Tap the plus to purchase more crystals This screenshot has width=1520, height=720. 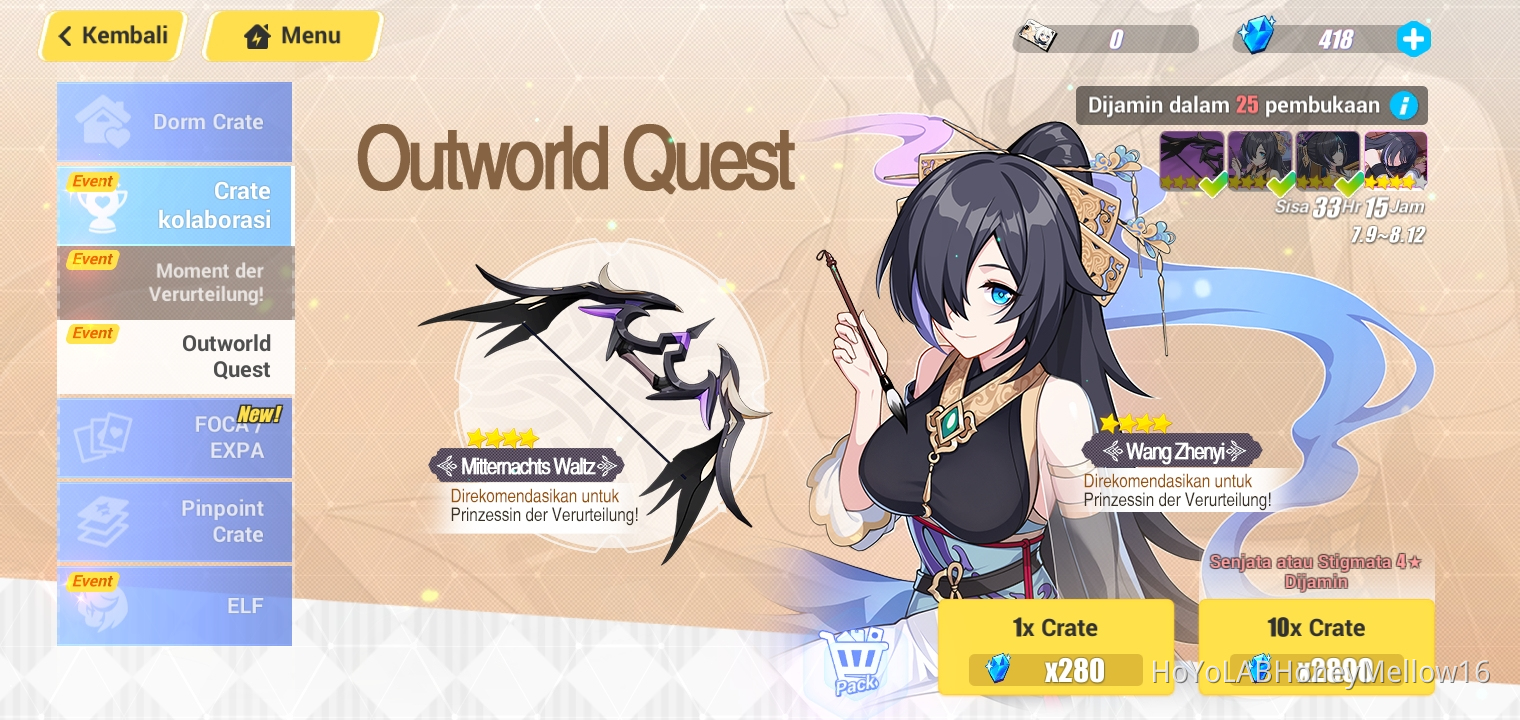pyautogui.click(x=1414, y=39)
